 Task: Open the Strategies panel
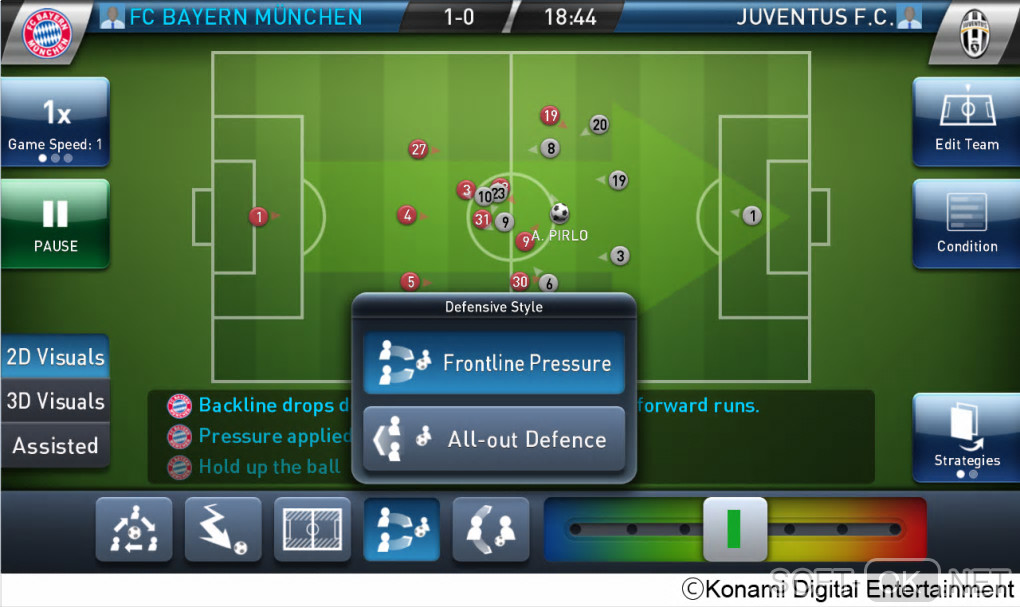click(x=966, y=437)
